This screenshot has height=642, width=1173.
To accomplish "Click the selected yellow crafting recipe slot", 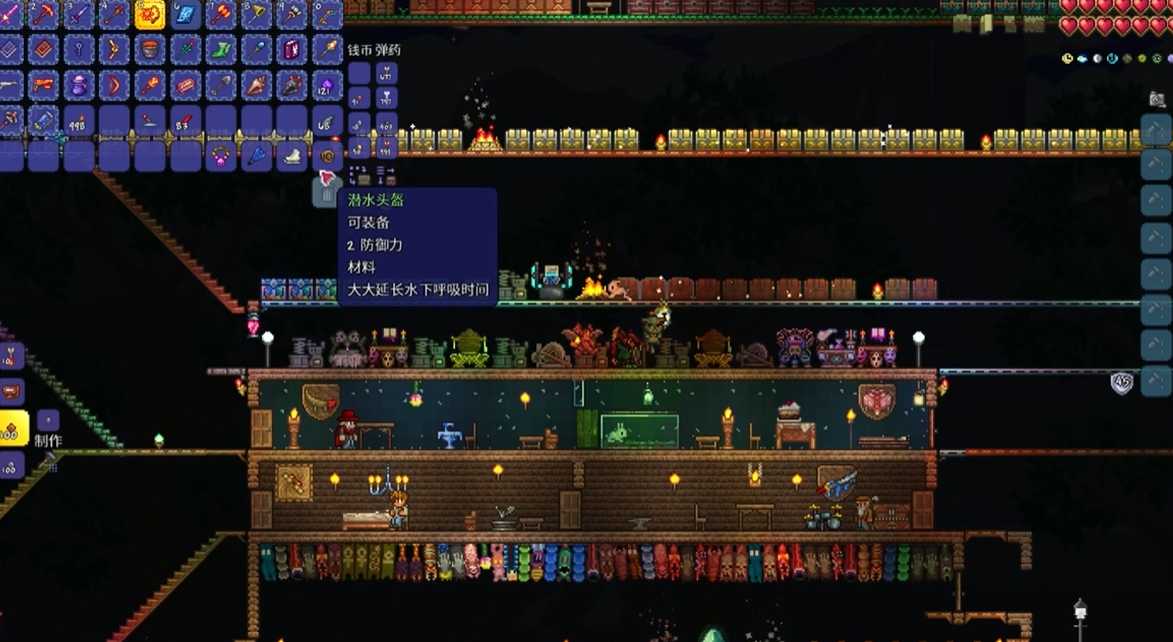I will [x=12, y=429].
